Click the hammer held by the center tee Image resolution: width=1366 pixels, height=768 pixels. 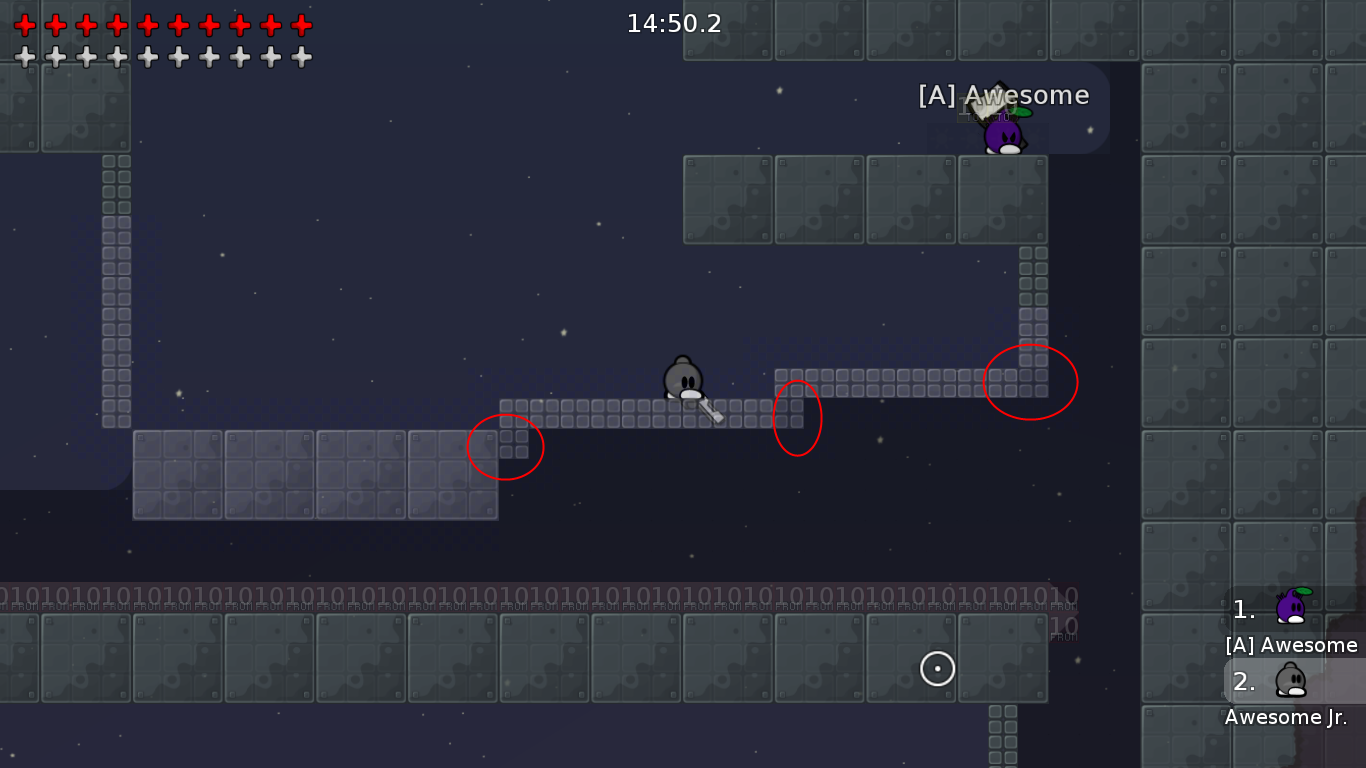(708, 410)
